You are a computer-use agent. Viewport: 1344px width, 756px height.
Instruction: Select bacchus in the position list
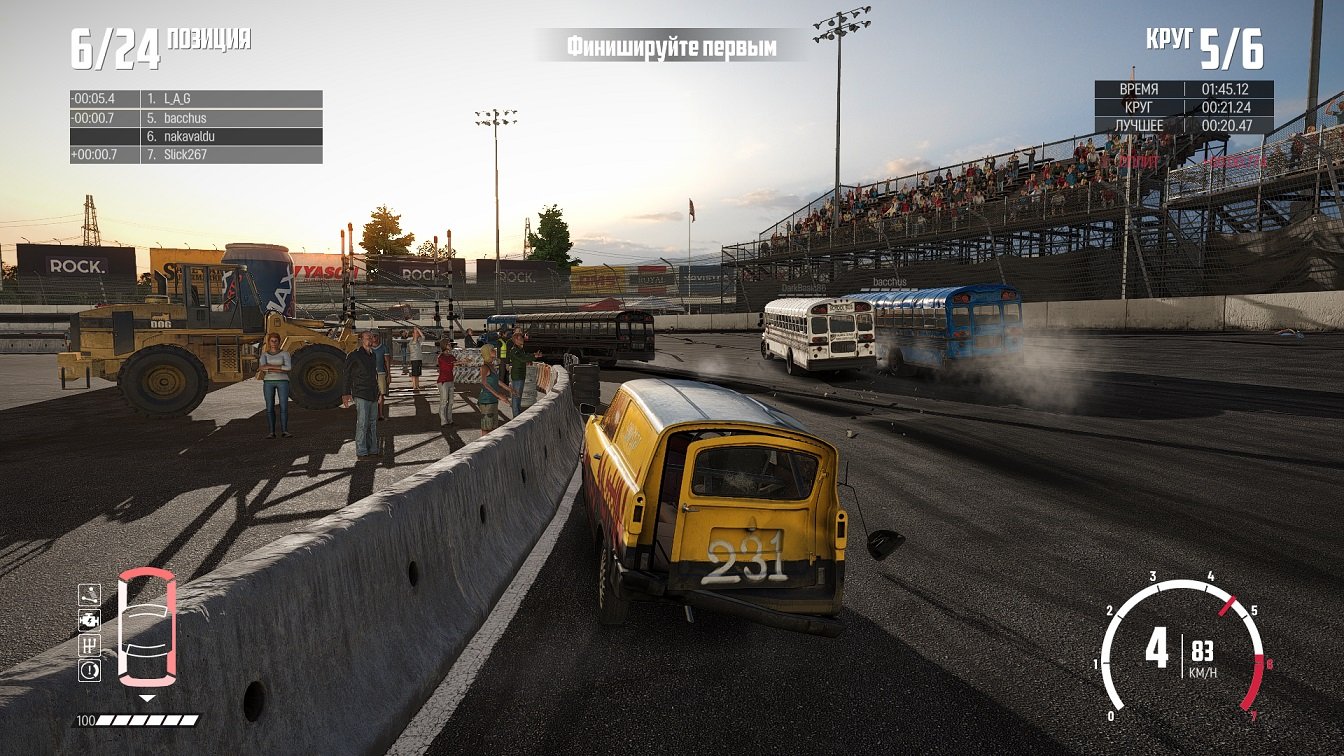pos(196,118)
